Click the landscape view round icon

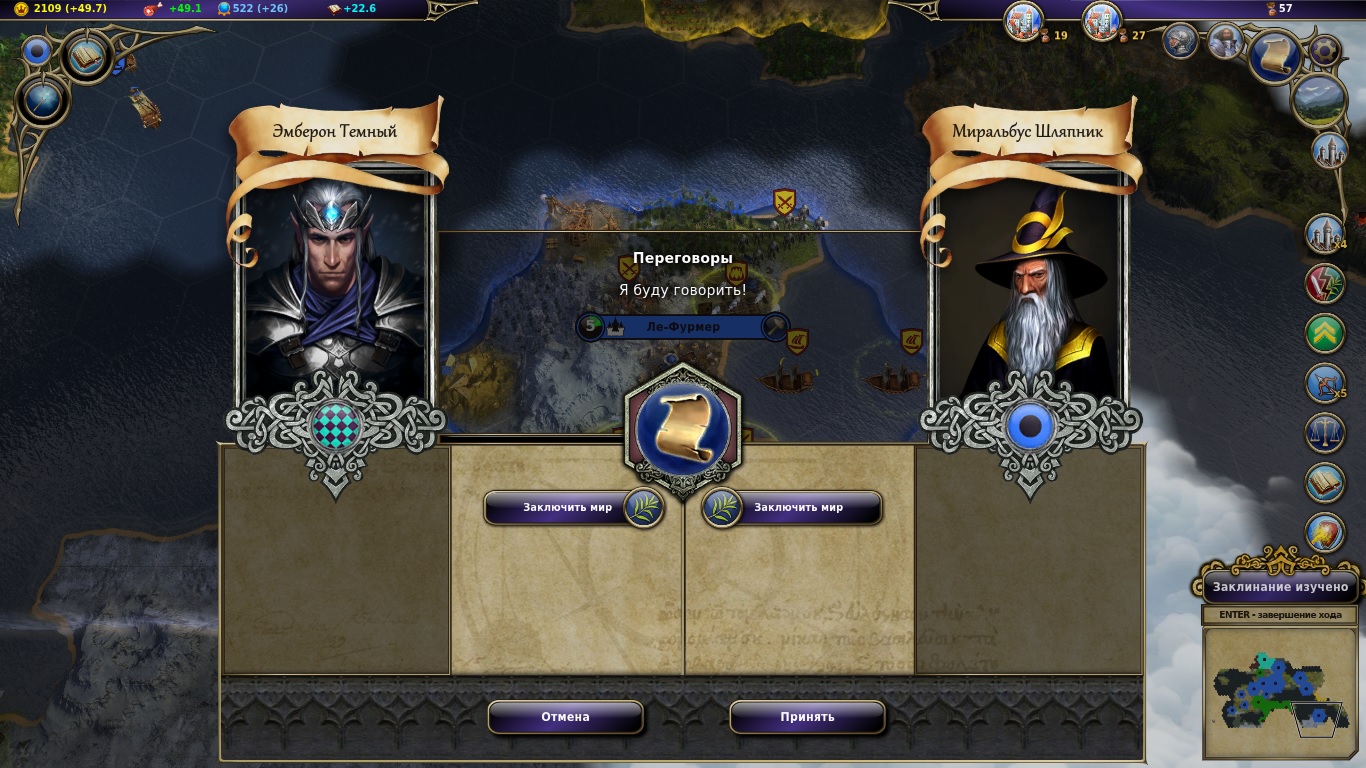coord(1318,100)
